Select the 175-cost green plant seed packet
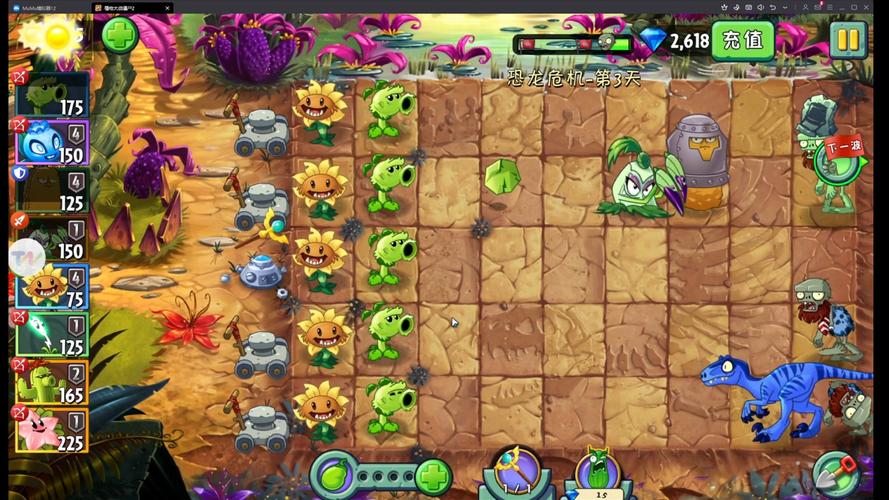Viewport: 889px width, 500px height. 52,94
